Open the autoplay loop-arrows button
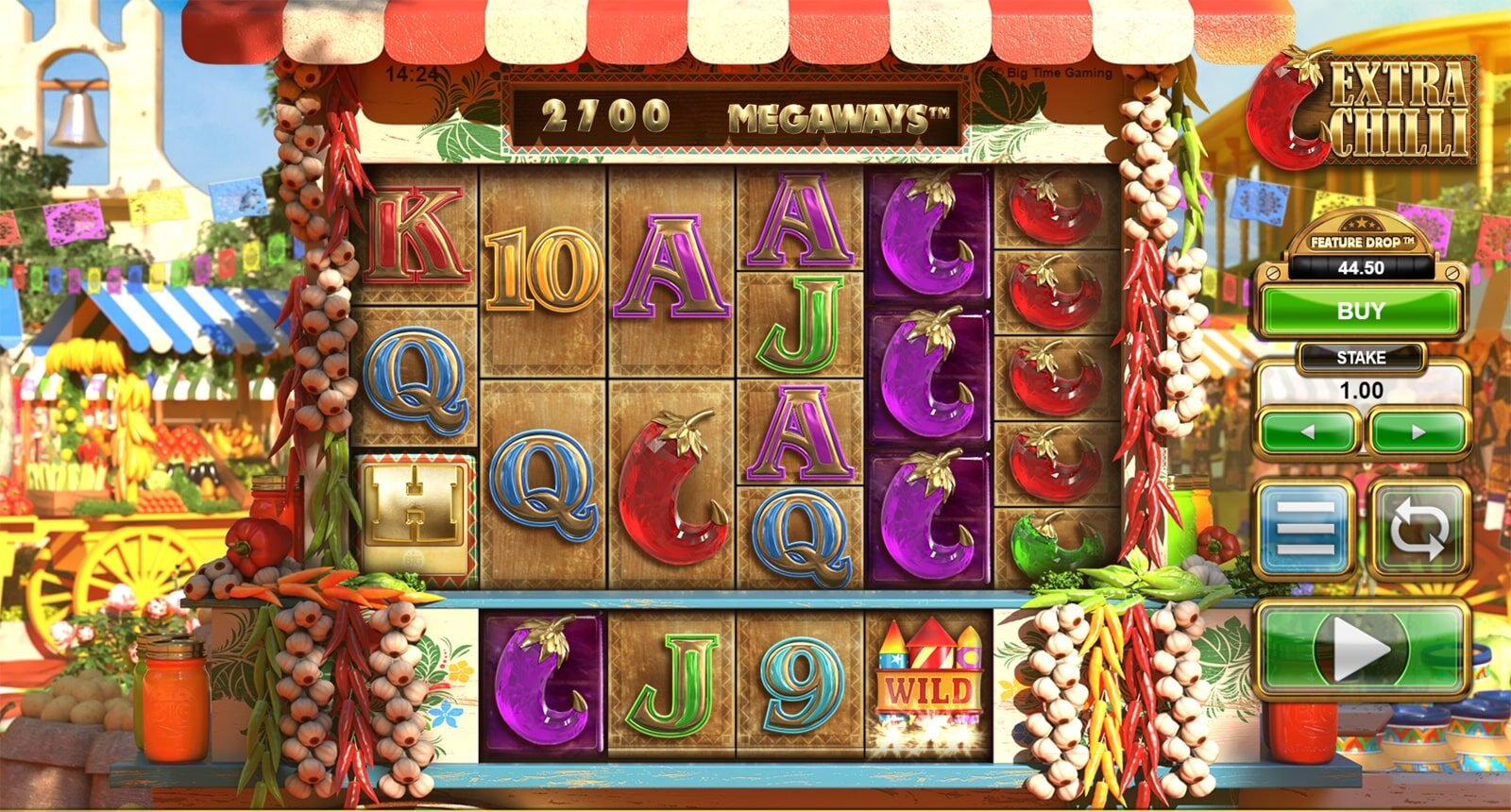The width and height of the screenshot is (1511, 812). pos(1418,529)
